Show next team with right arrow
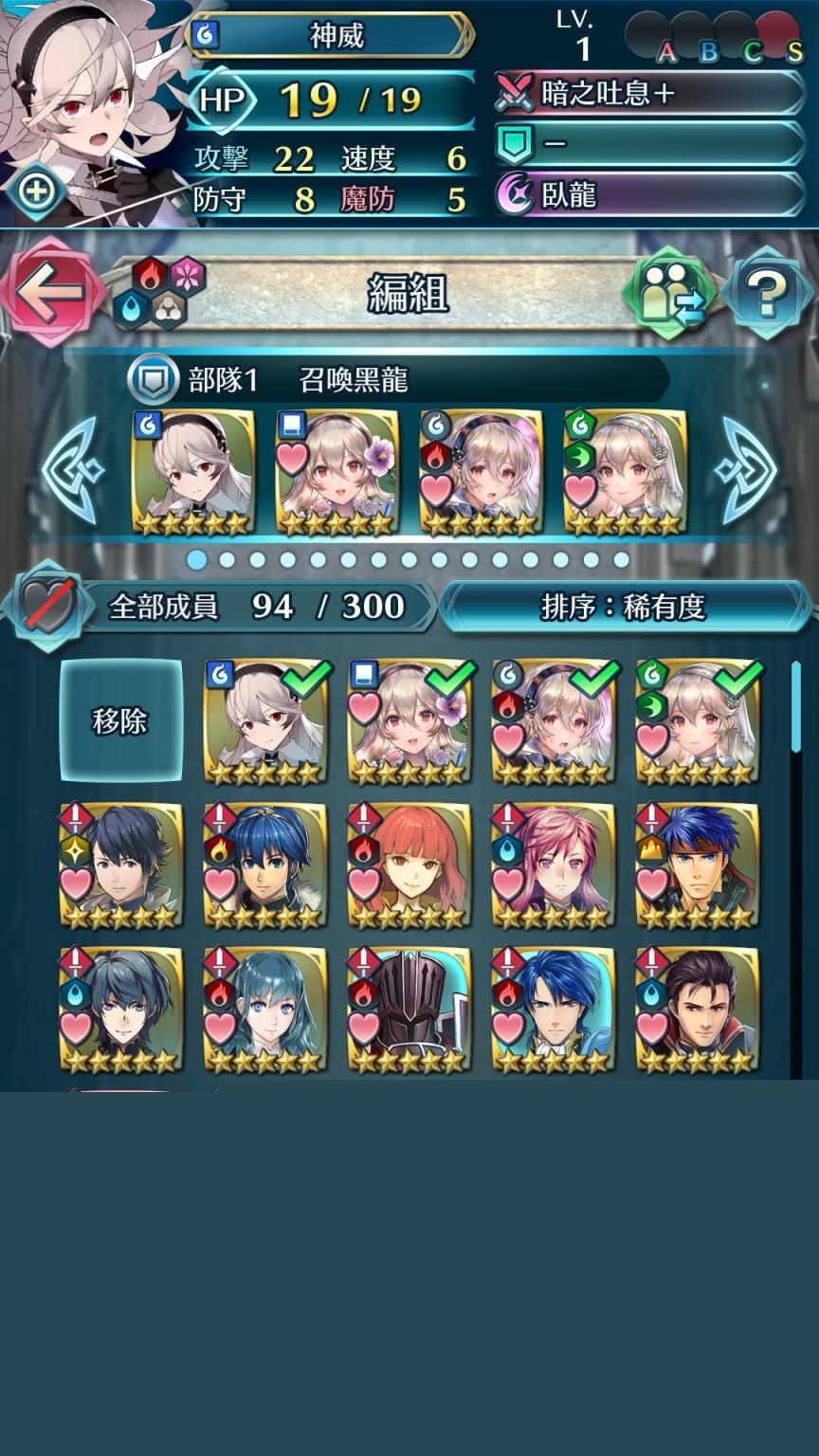The image size is (819, 1456). [744, 470]
